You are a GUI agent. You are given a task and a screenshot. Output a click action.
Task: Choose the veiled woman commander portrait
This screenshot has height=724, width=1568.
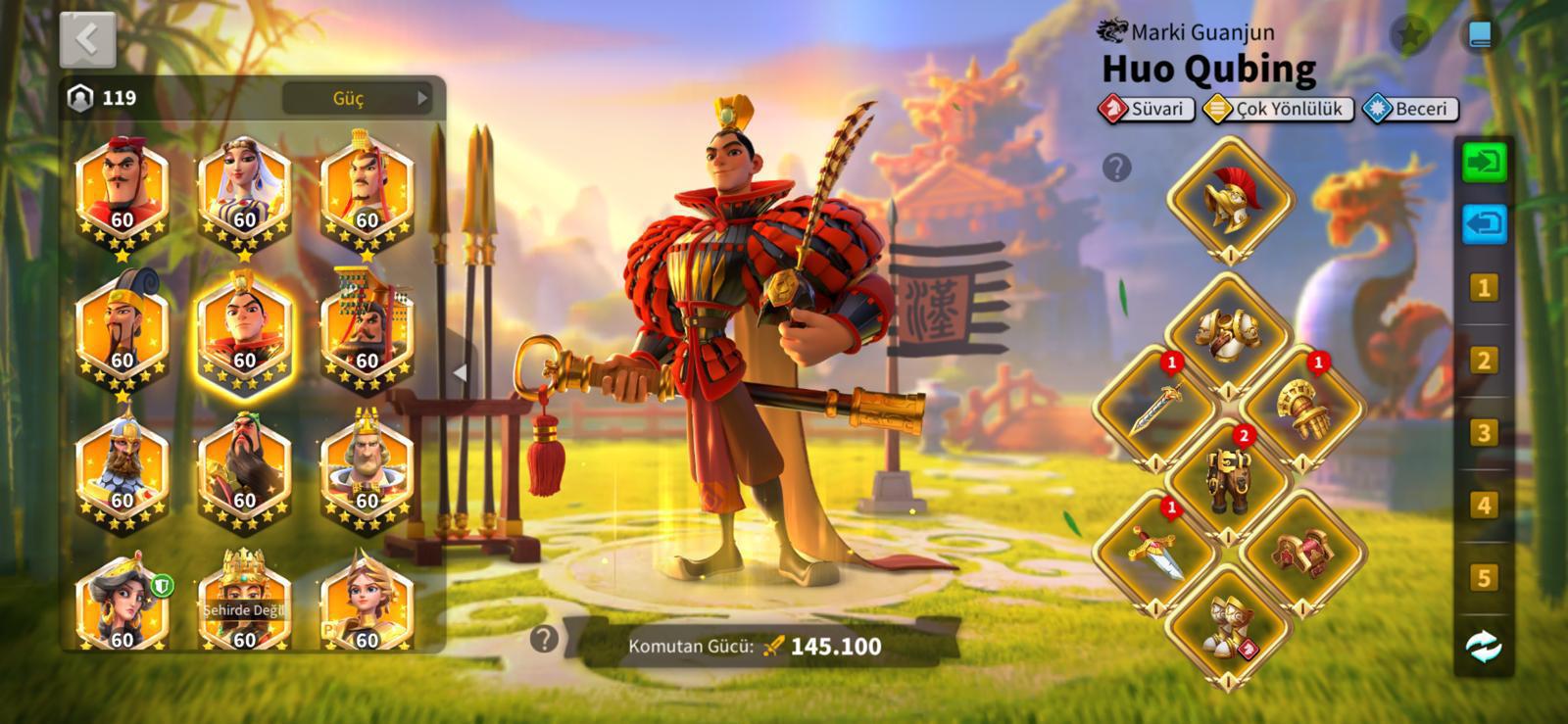click(244, 191)
